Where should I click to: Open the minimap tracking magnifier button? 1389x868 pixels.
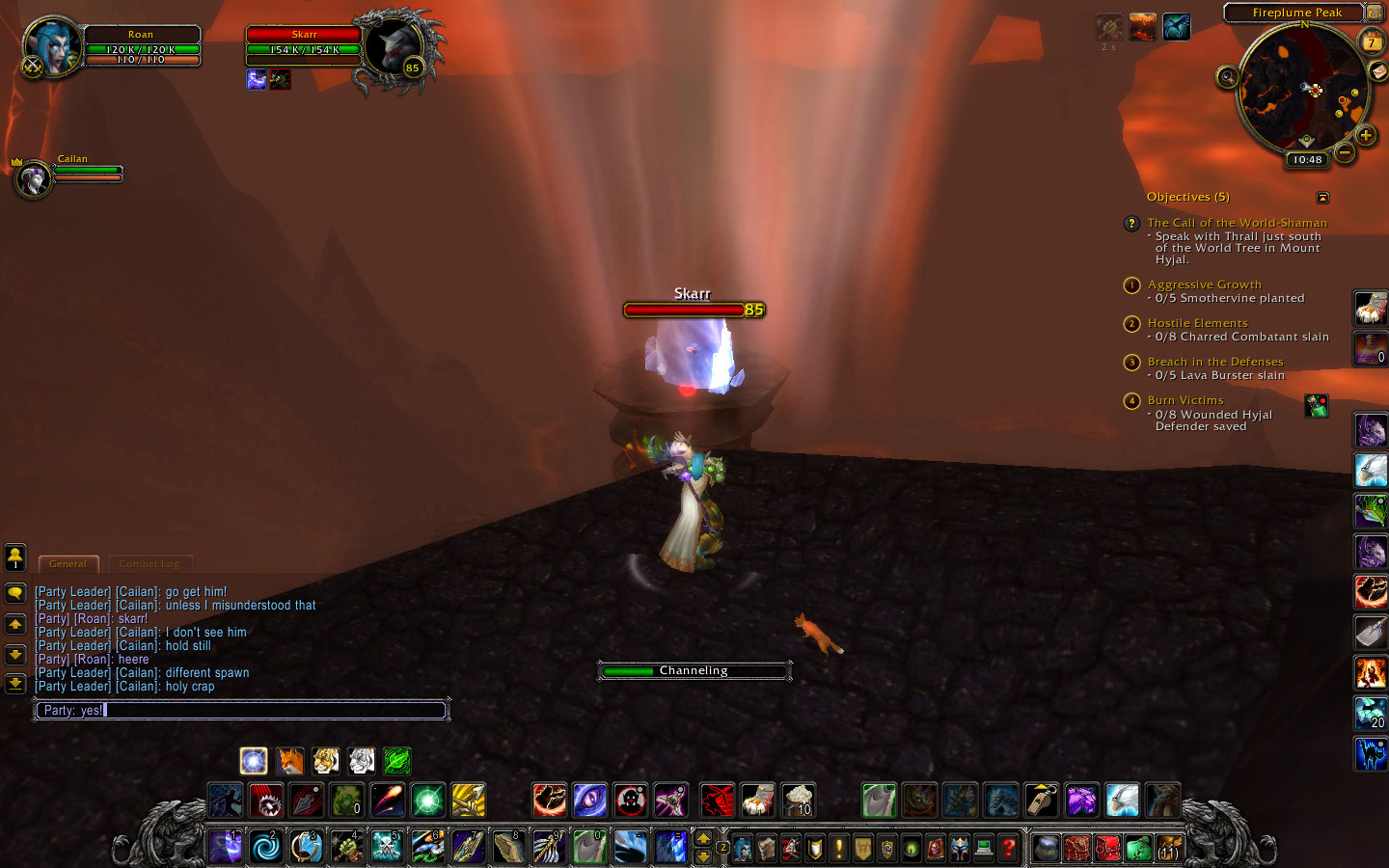1227,77
